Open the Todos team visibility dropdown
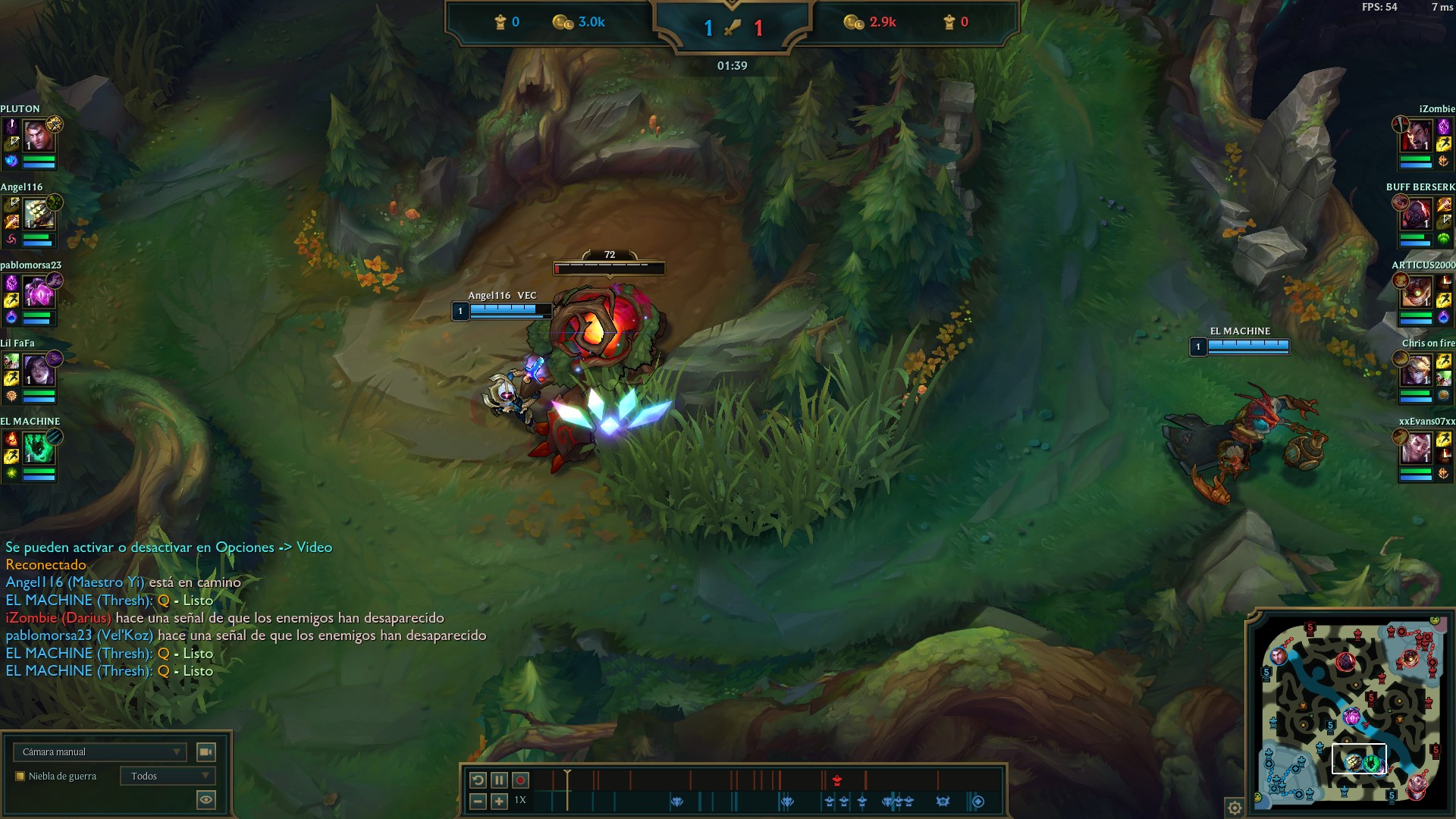Screen dimensions: 1456x819 pyautogui.click(x=168, y=776)
